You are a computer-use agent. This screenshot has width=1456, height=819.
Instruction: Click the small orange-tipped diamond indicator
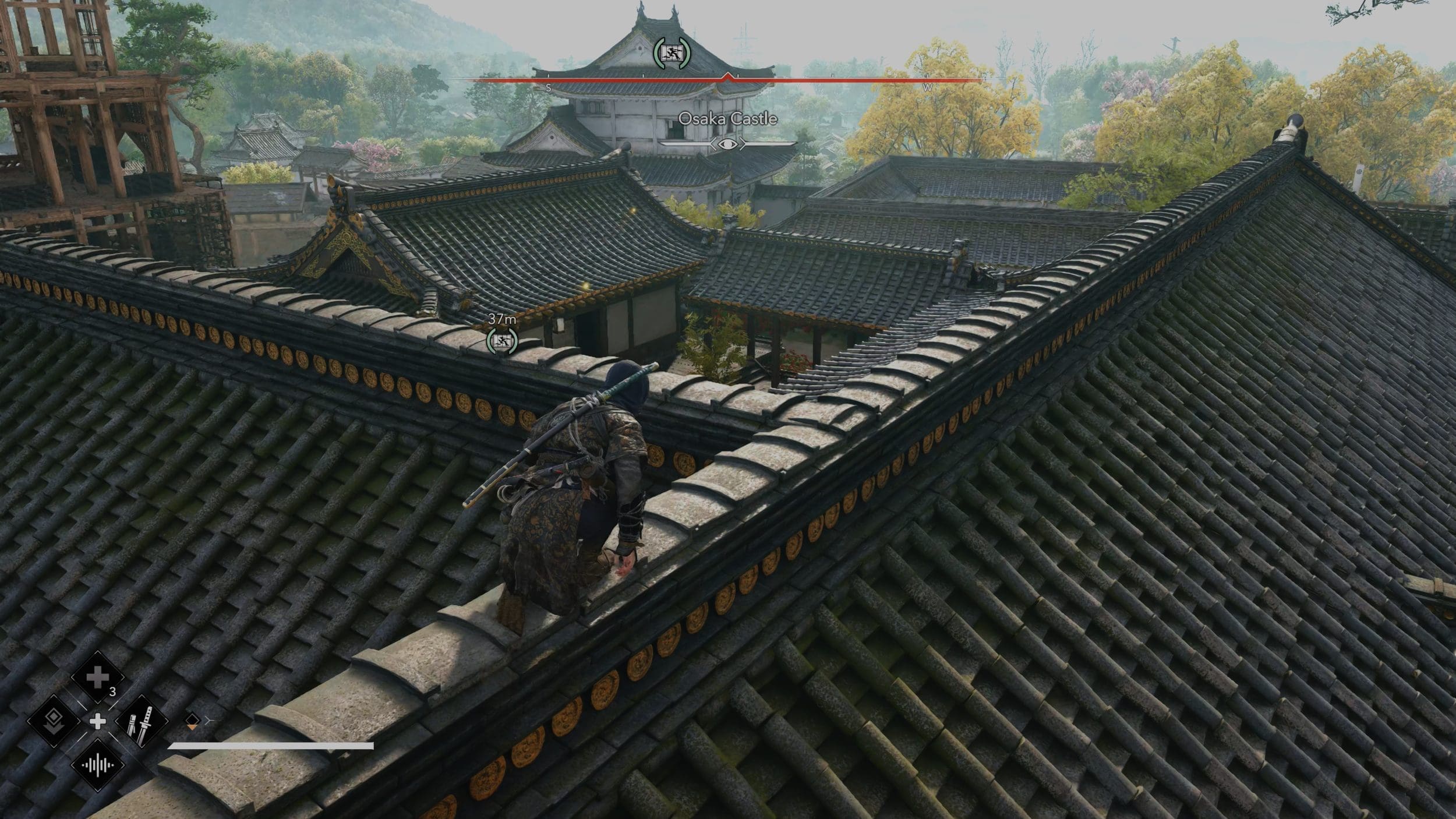click(x=192, y=721)
